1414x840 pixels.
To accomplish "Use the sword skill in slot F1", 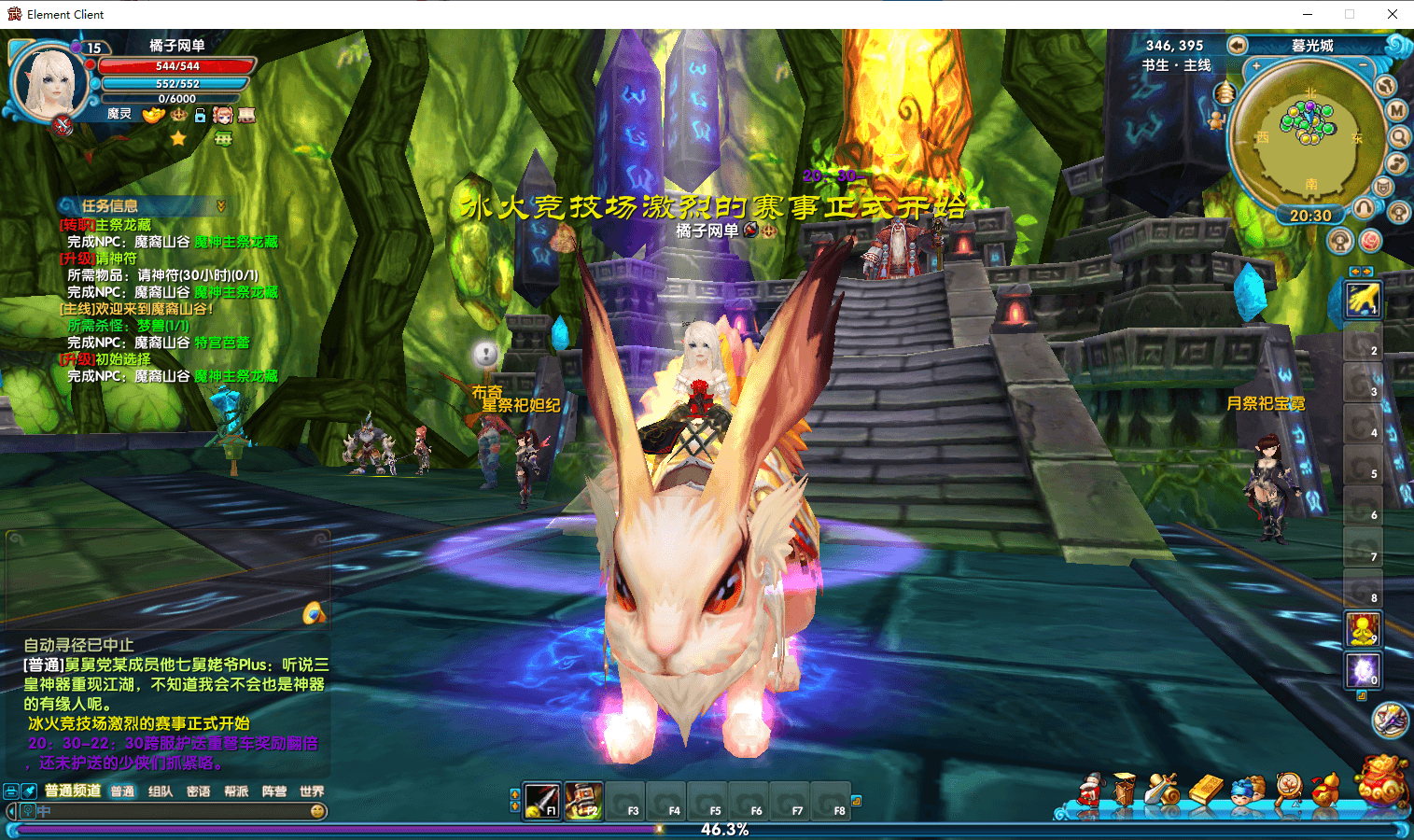I will [542, 801].
